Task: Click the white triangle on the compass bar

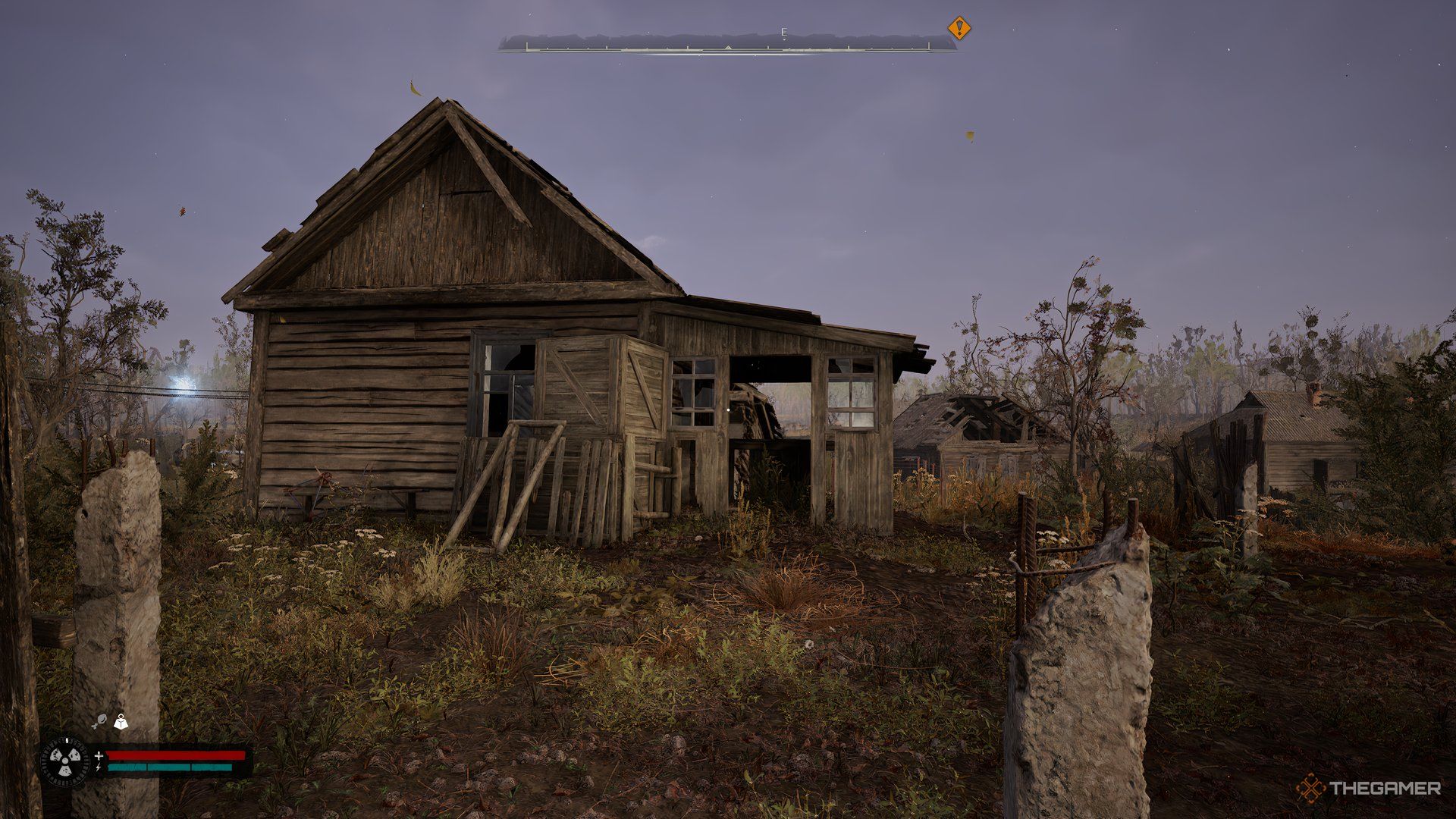Action: click(x=728, y=47)
